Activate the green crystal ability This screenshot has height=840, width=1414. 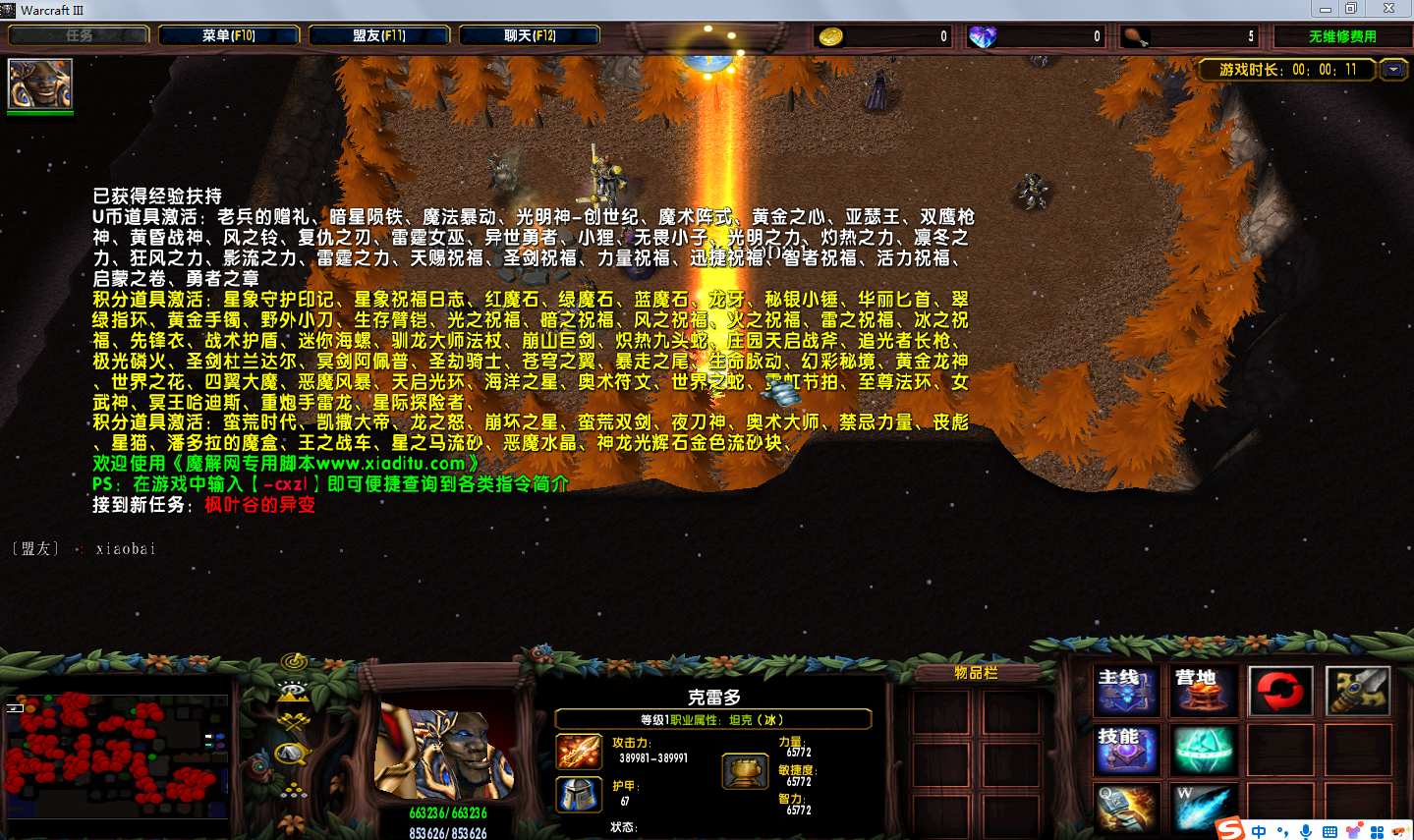1203,750
